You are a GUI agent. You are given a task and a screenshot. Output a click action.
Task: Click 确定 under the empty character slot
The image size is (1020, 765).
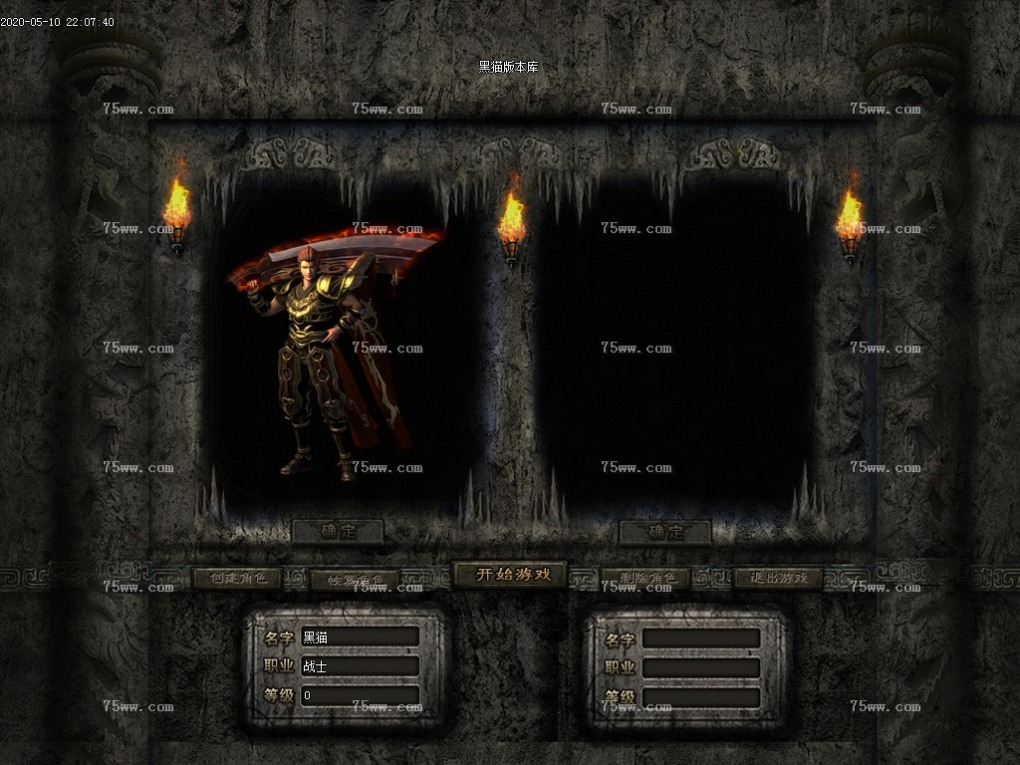[x=665, y=532]
